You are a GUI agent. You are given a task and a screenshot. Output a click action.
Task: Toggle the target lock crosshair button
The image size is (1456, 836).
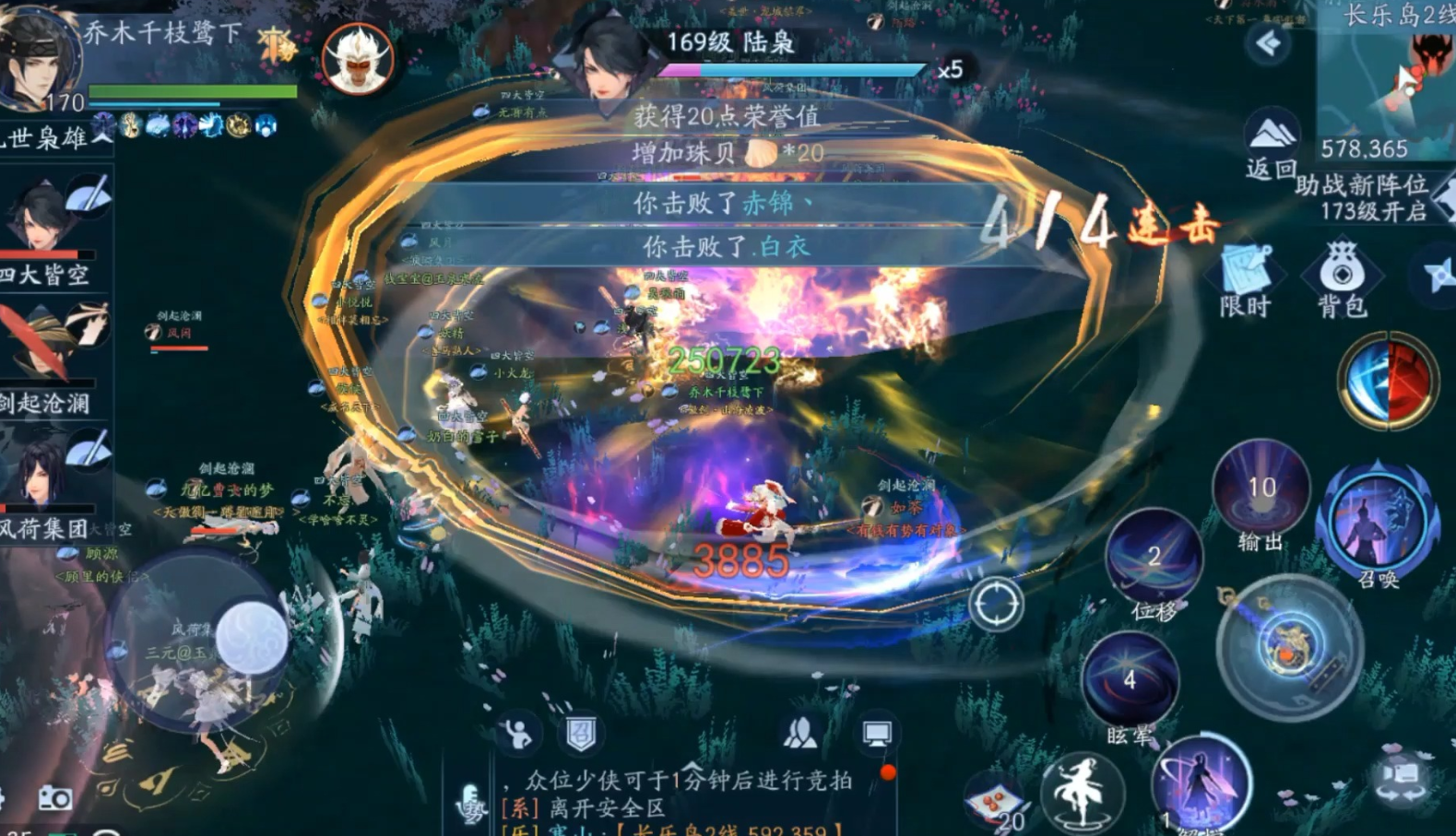[x=996, y=605]
